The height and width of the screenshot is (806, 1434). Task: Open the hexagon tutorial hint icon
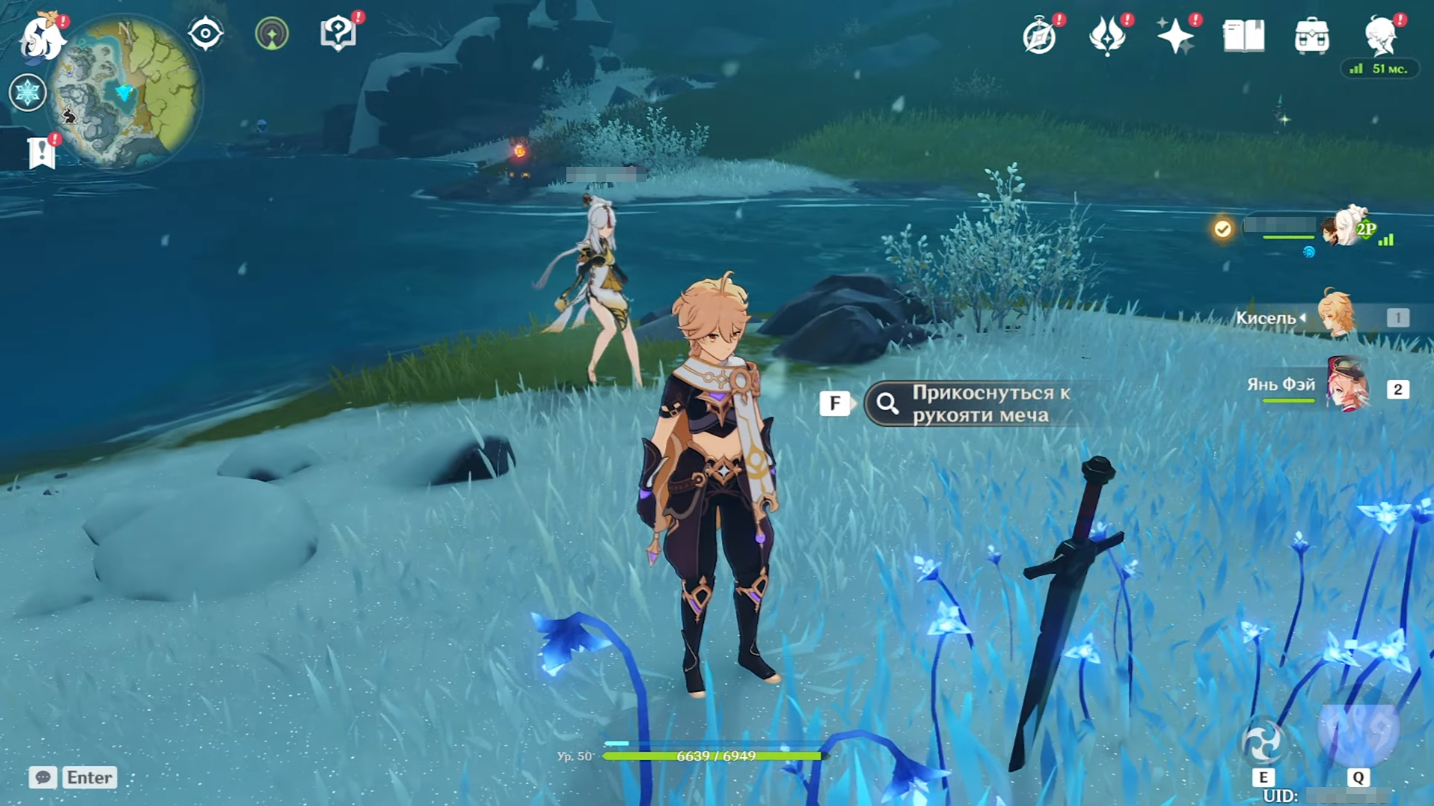pyautogui.click(x=338, y=34)
